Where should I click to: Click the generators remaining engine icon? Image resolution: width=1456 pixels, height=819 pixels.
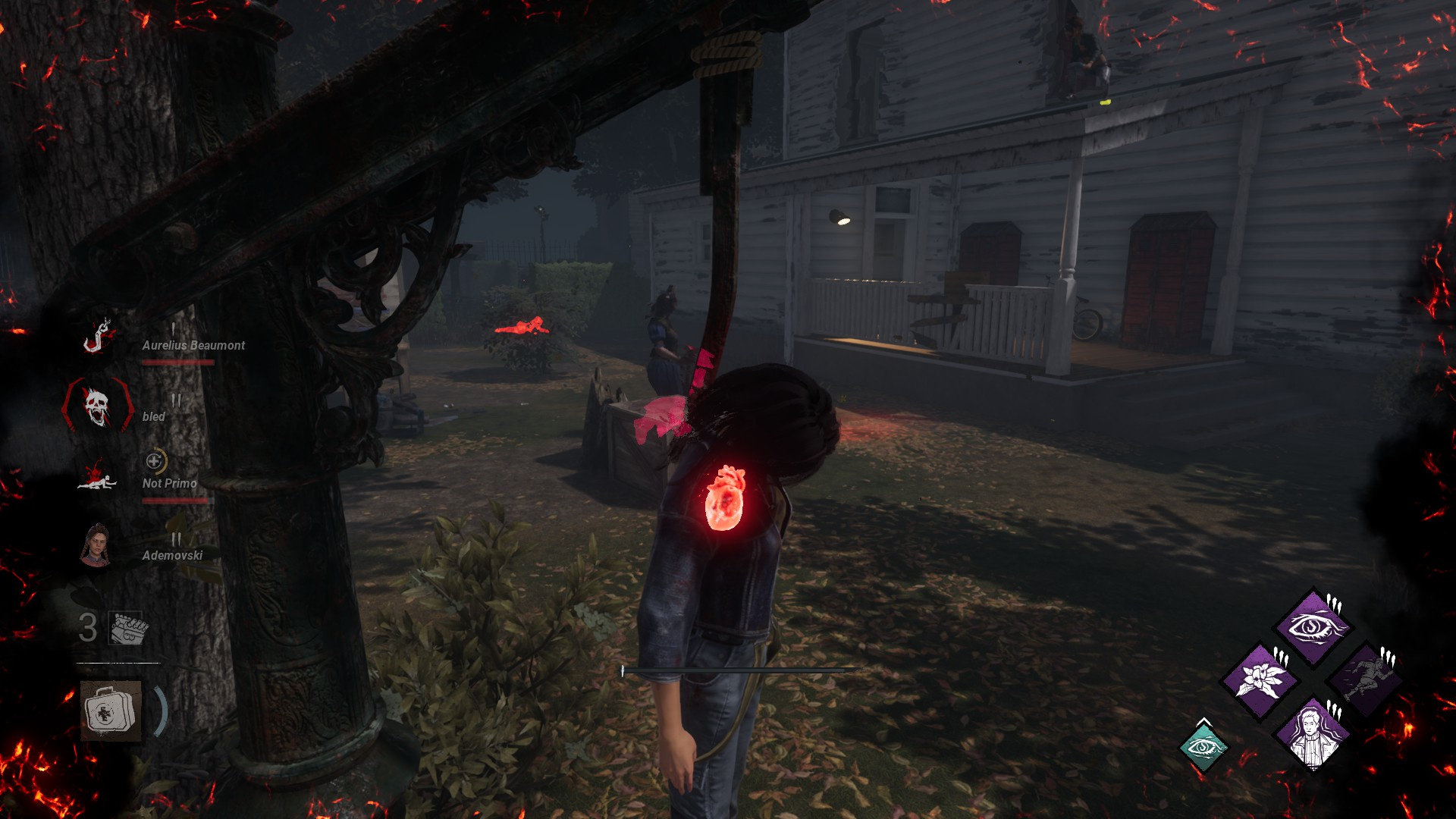point(128,629)
